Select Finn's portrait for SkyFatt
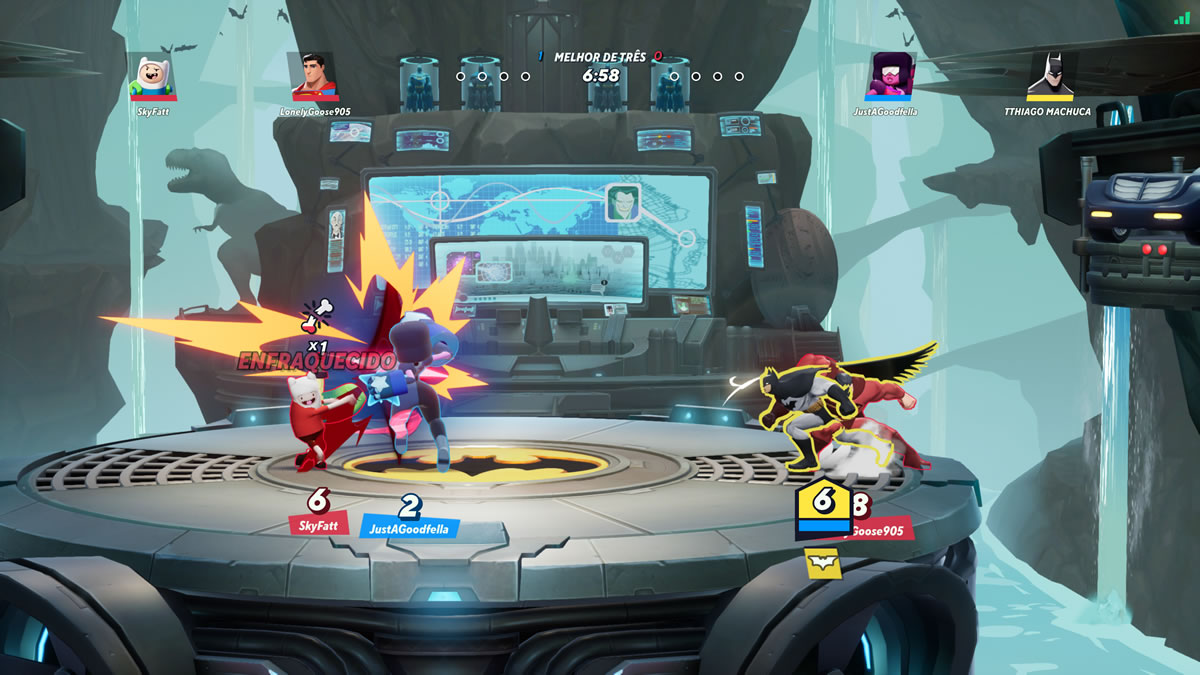Viewport: 1200px width, 675px height. 153,77
